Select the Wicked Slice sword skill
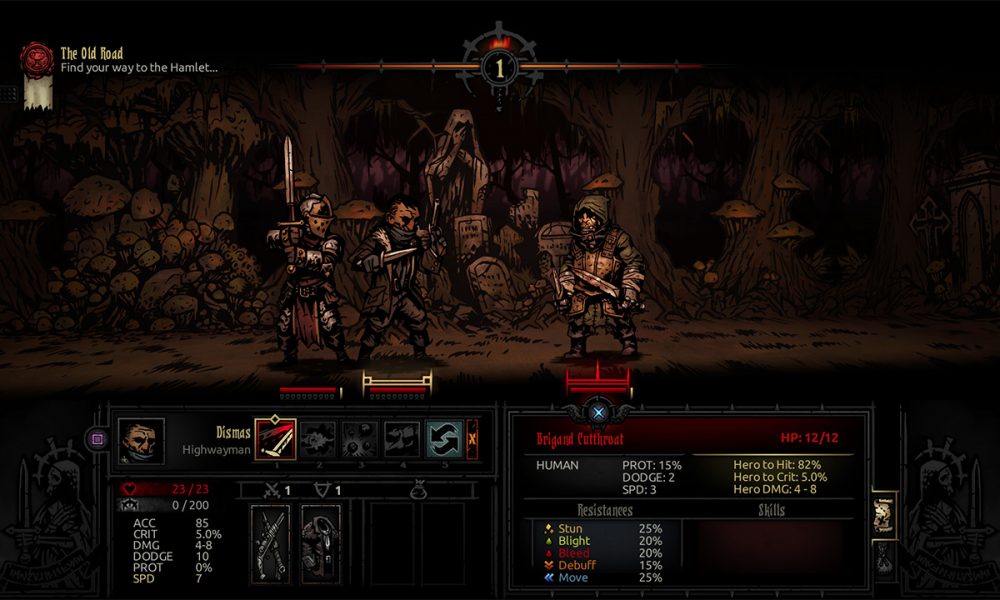The height and width of the screenshot is (600, 1000). [275, 438]
